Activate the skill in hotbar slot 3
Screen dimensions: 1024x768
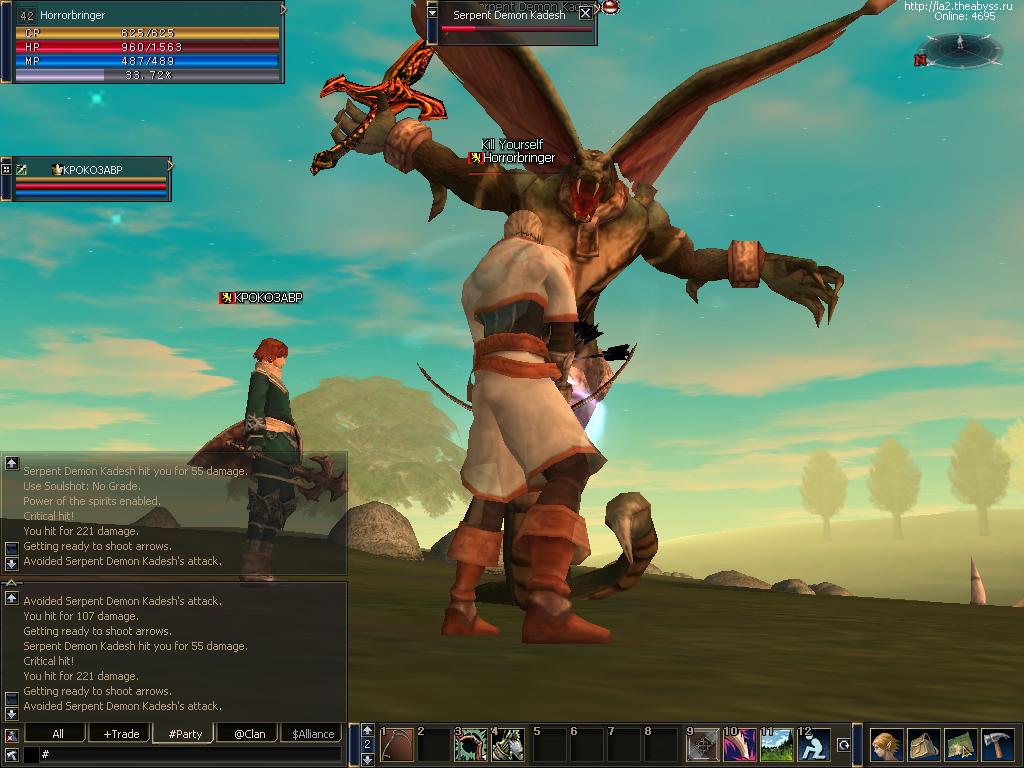471,745
